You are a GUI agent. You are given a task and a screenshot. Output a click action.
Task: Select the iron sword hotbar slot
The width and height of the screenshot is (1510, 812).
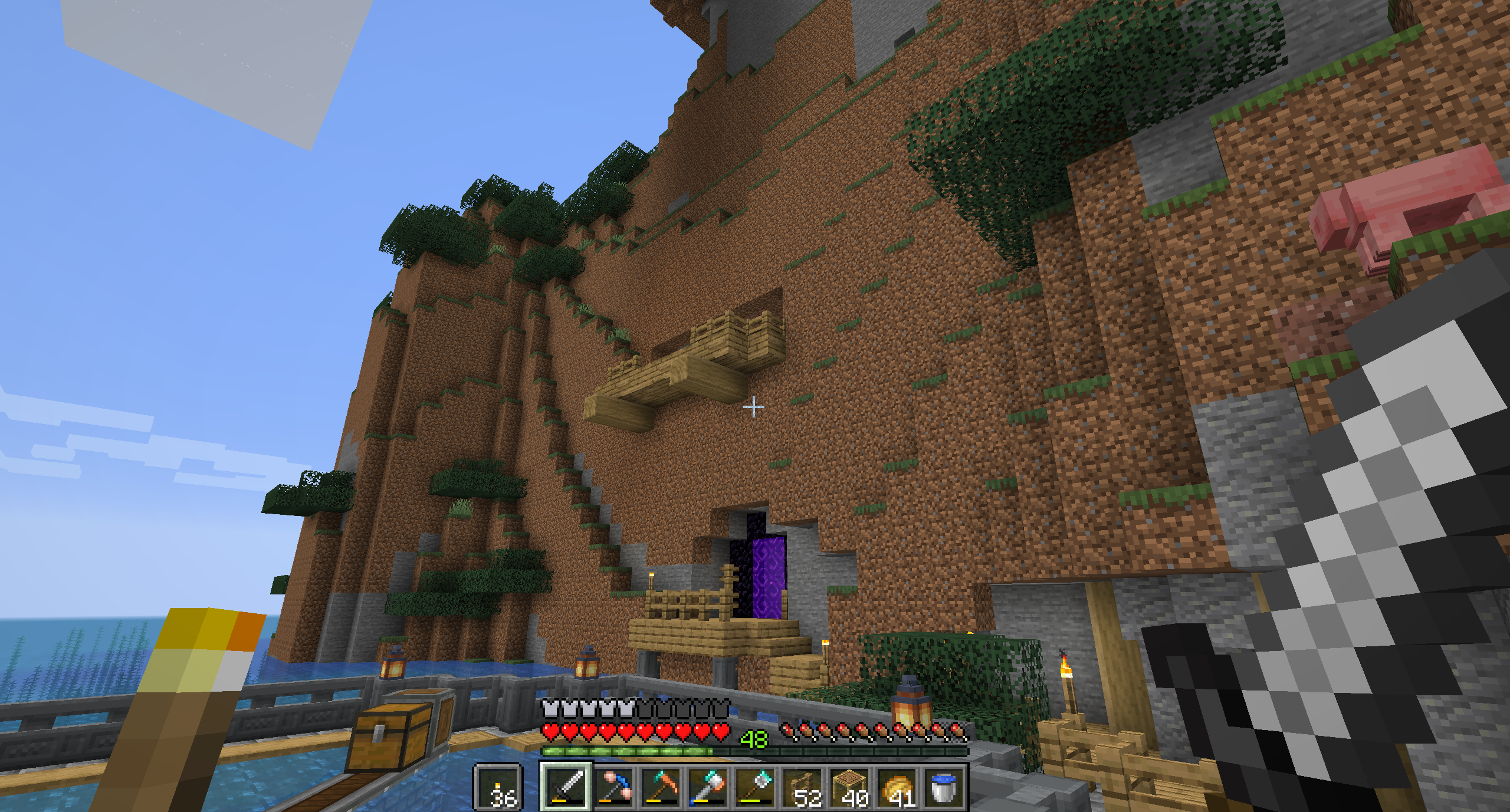(566, 787)
